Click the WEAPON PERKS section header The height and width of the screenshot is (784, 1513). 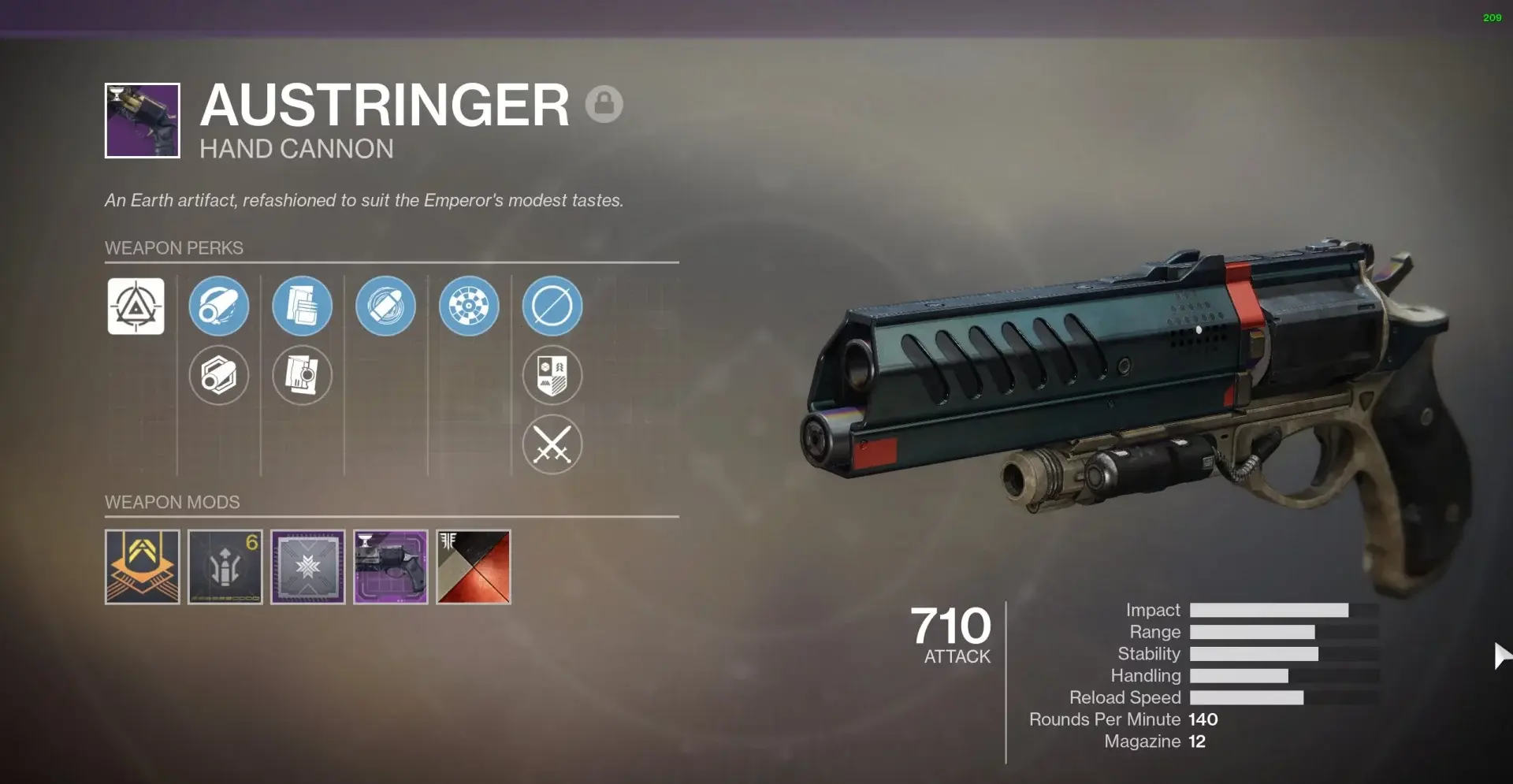pyautogui.click(x=174, y=247)
